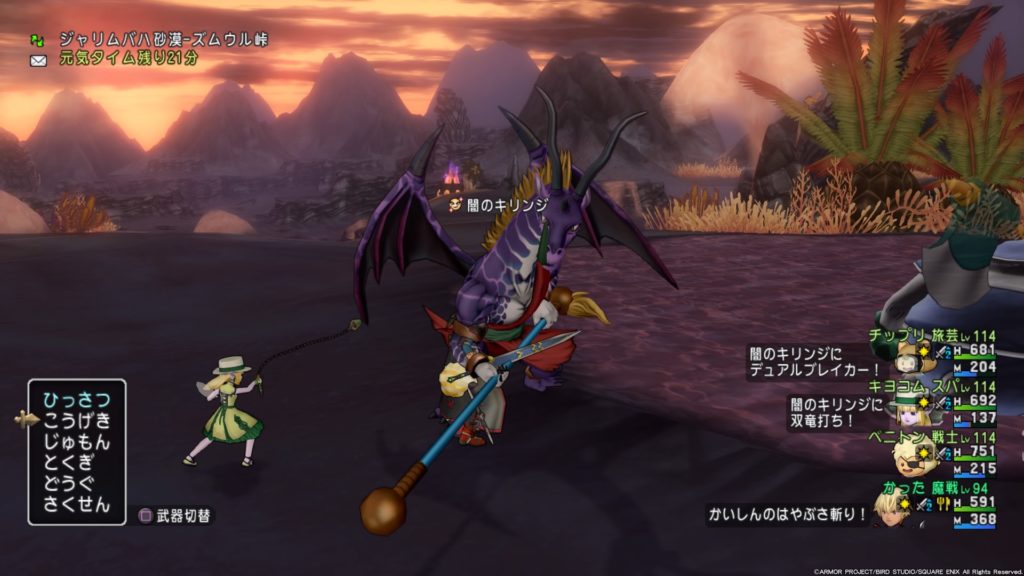
Task: Open the さくせん tactics command
Action: pyautogui.click(x=76, y=505)
